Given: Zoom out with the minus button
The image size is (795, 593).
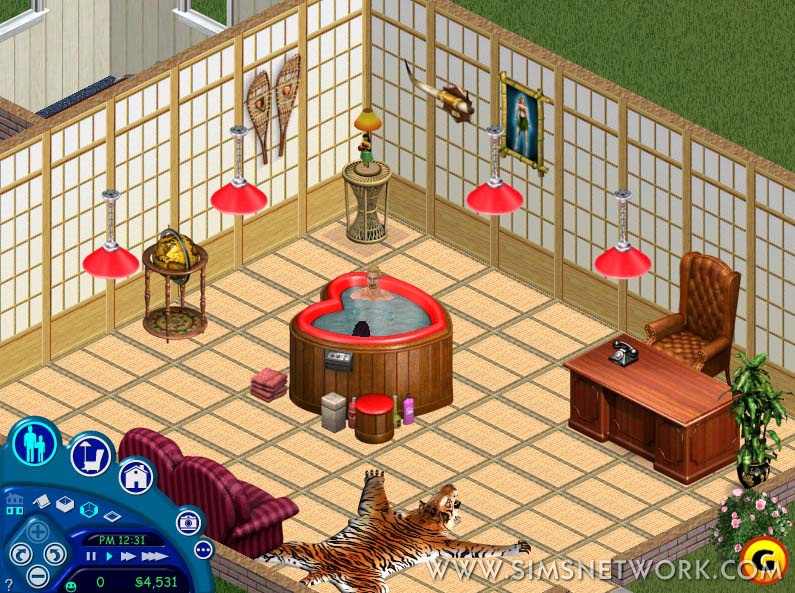Looking at the screenshot, I should (37, 575).
